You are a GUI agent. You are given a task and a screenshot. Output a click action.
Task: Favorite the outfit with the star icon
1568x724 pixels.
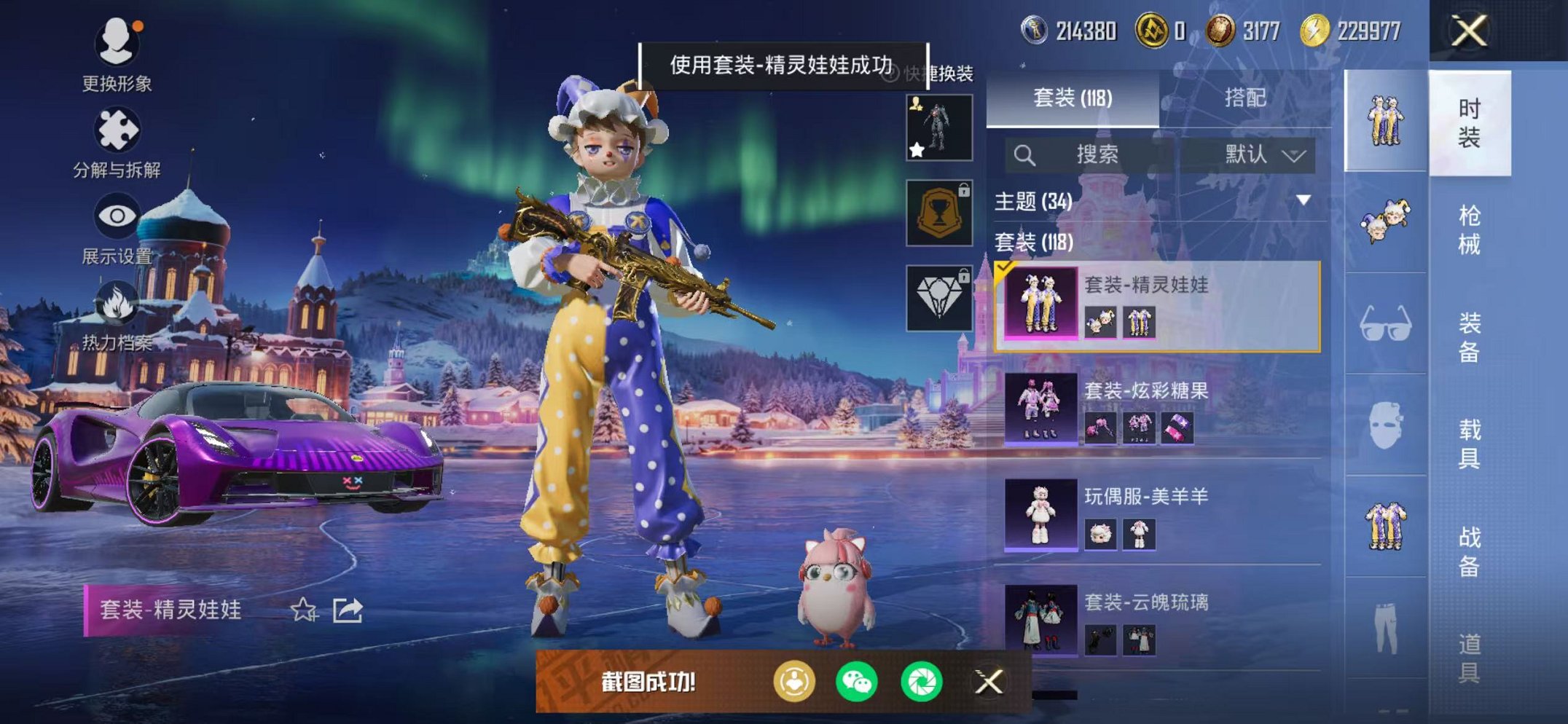[x=303, y=610]
